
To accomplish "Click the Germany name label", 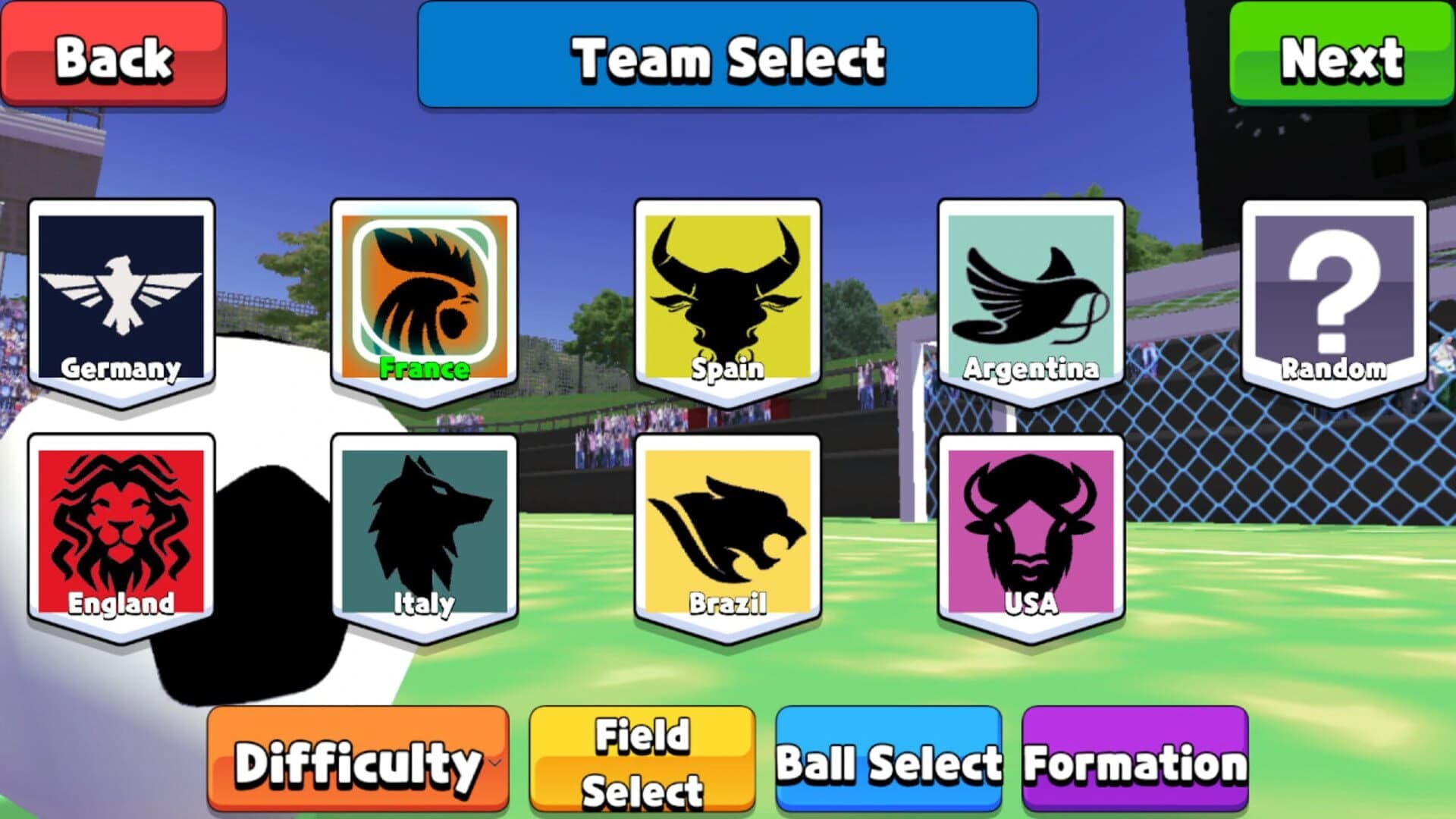I will click(x=121, y=371).
